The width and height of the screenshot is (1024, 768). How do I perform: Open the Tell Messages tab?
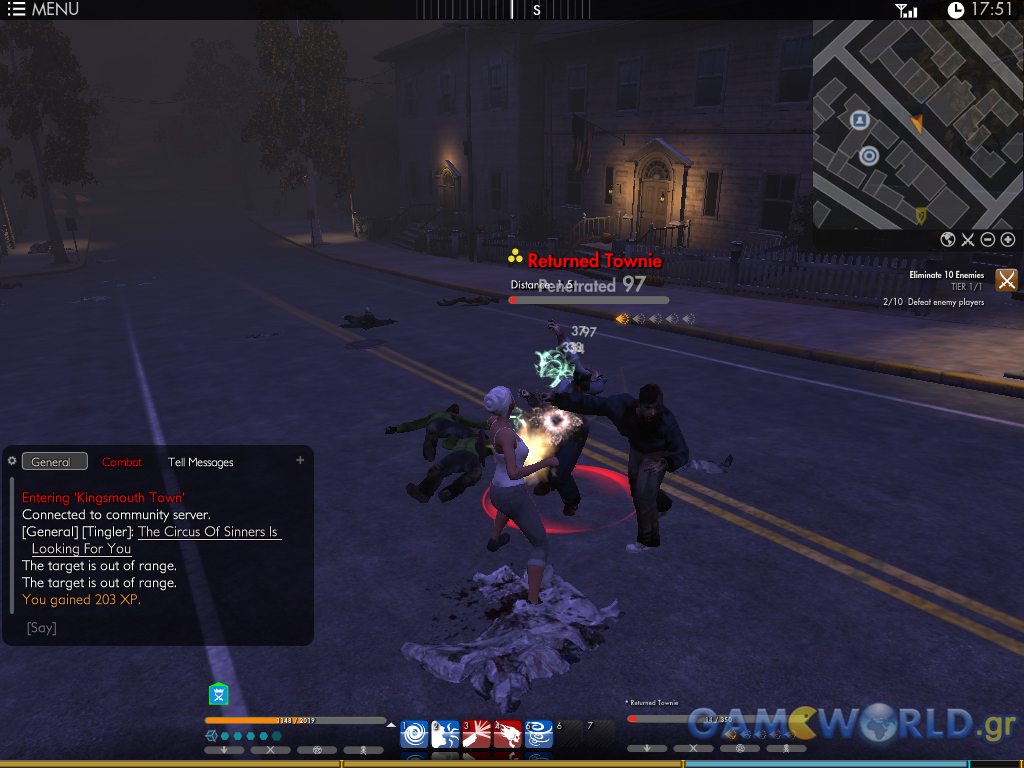(200, 462)
